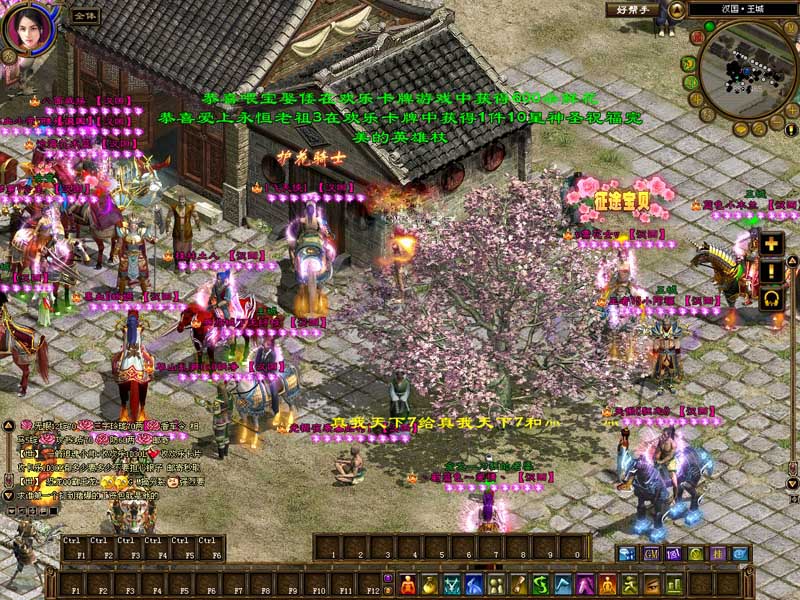Viewport: 800px width, 600px height.
Task: Click the headset icon button
Action: coord(771,298)
